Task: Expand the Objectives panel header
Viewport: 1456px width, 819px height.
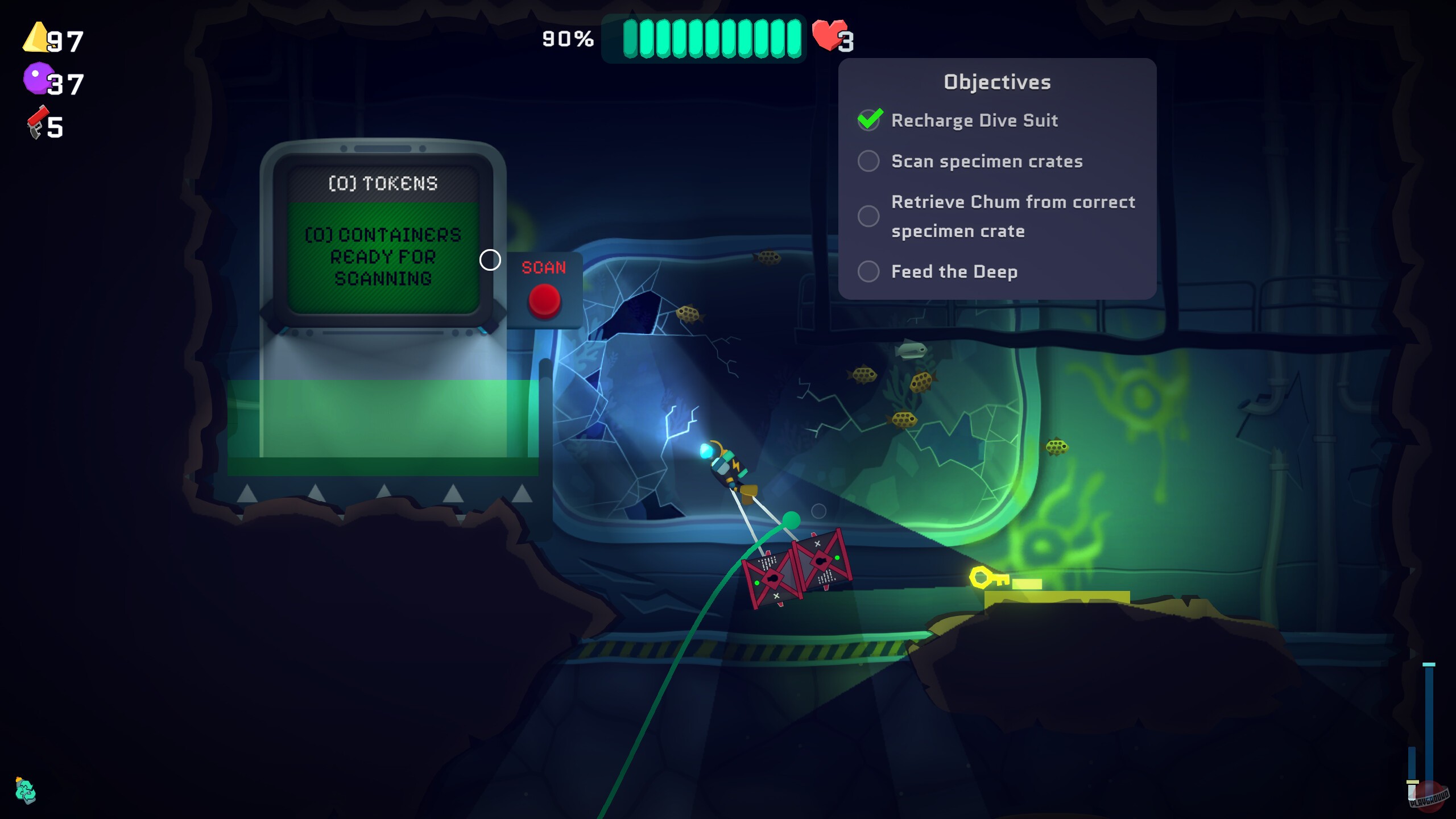Action: click(x=996, y=81)
